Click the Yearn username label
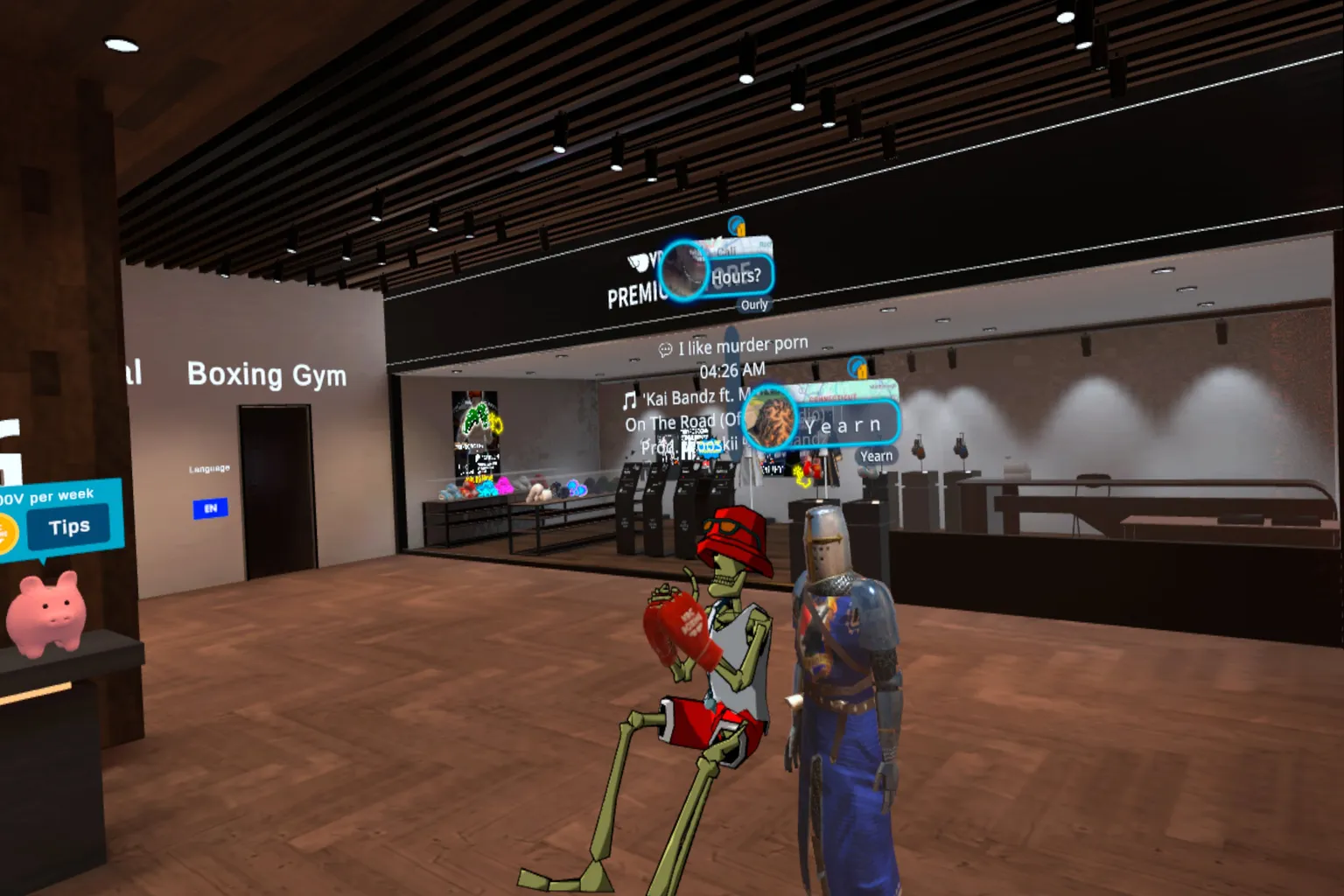 point(875,455)
